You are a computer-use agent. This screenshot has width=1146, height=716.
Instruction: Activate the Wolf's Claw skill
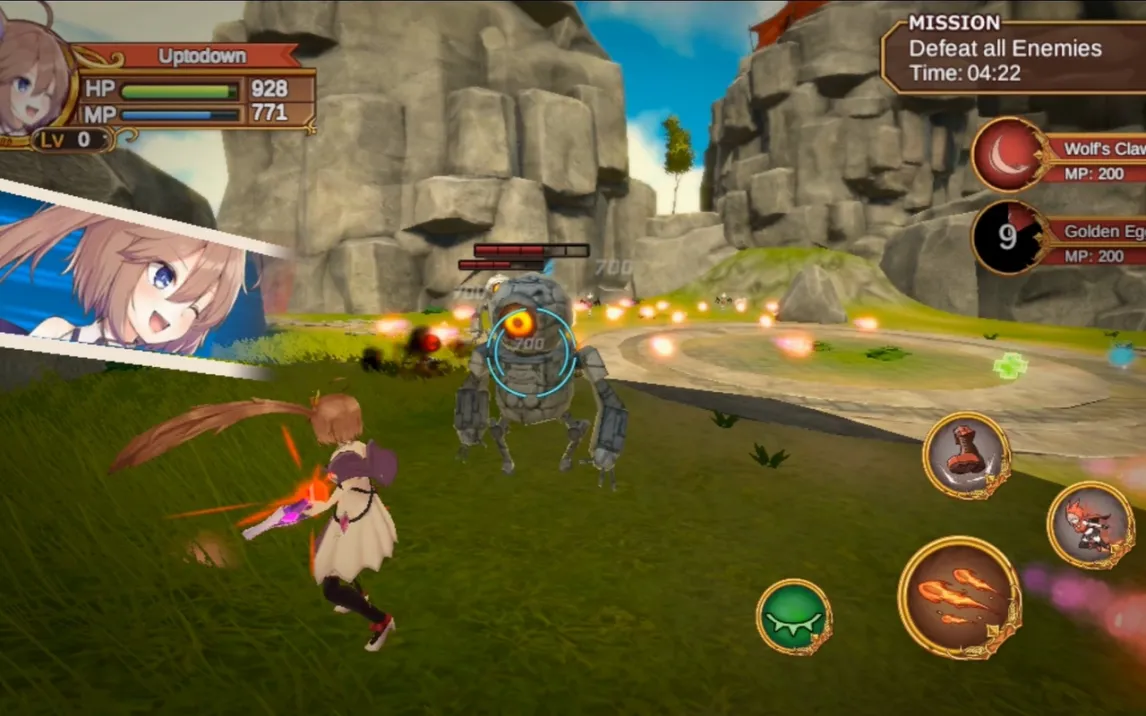pos(1010,155)
